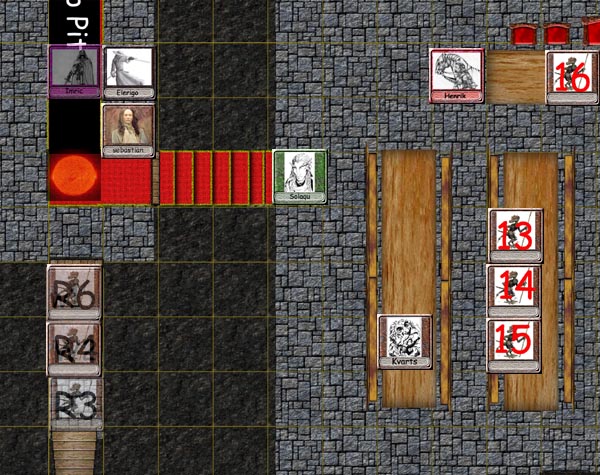Pick the Kvarts character token

405,342
